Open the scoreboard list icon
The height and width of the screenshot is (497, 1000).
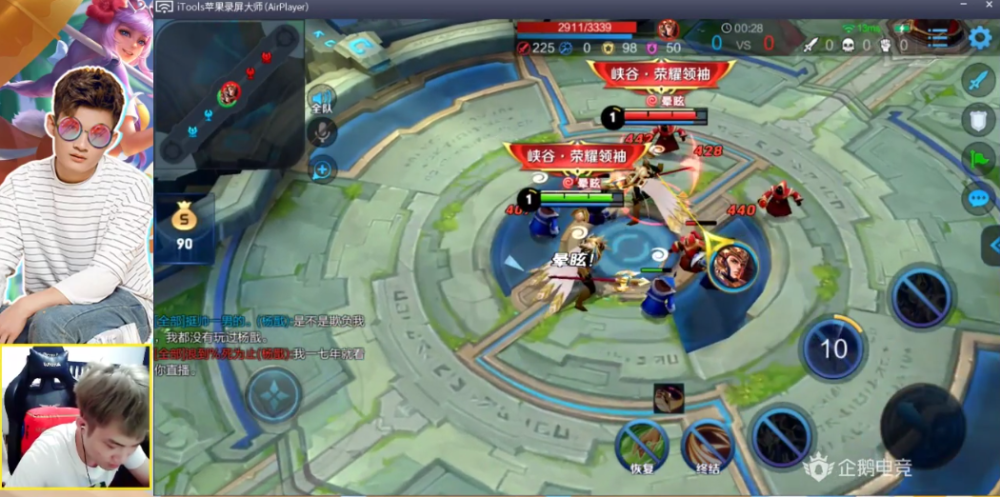coord(937,39)
